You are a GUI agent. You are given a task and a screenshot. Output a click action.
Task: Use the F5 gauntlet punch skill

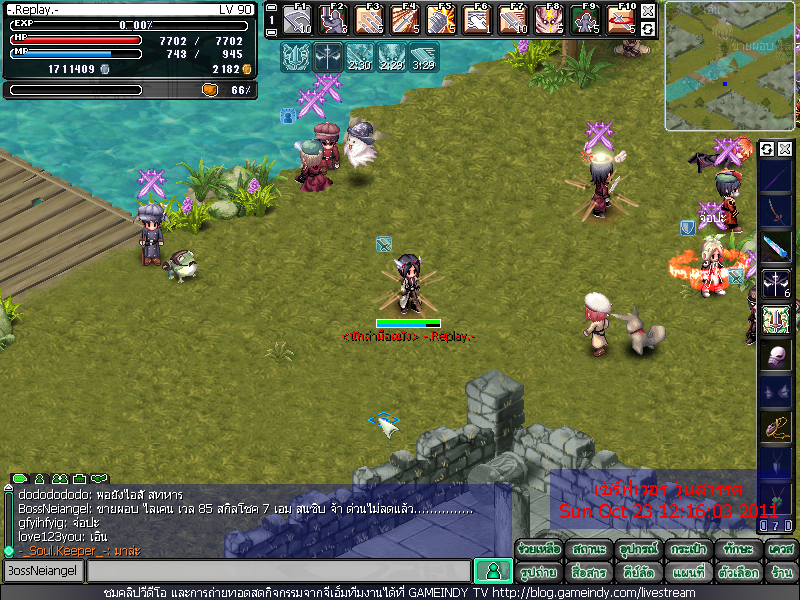(441, 19)
